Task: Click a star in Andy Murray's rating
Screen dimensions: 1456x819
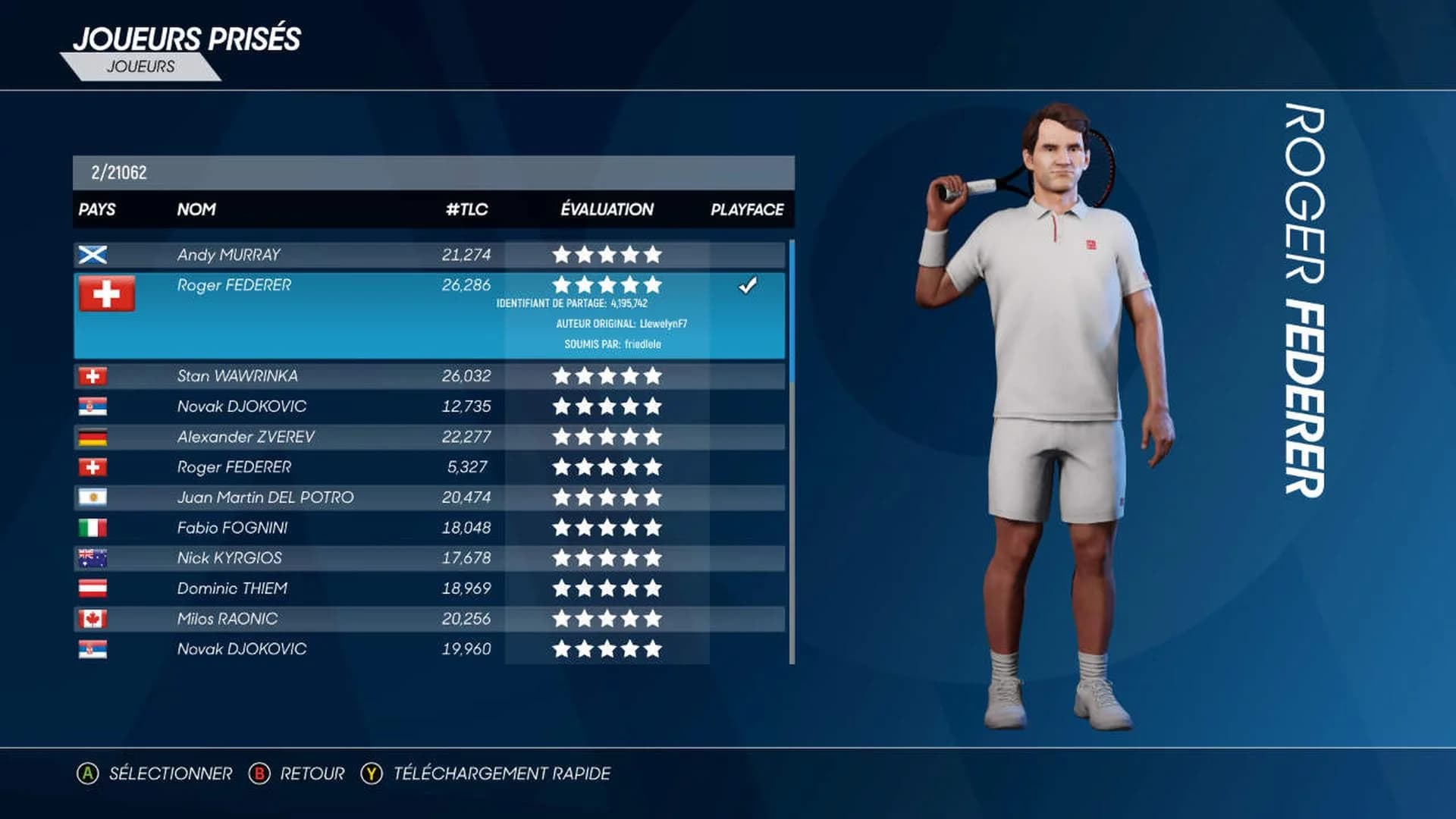Action: coord(607,254)
